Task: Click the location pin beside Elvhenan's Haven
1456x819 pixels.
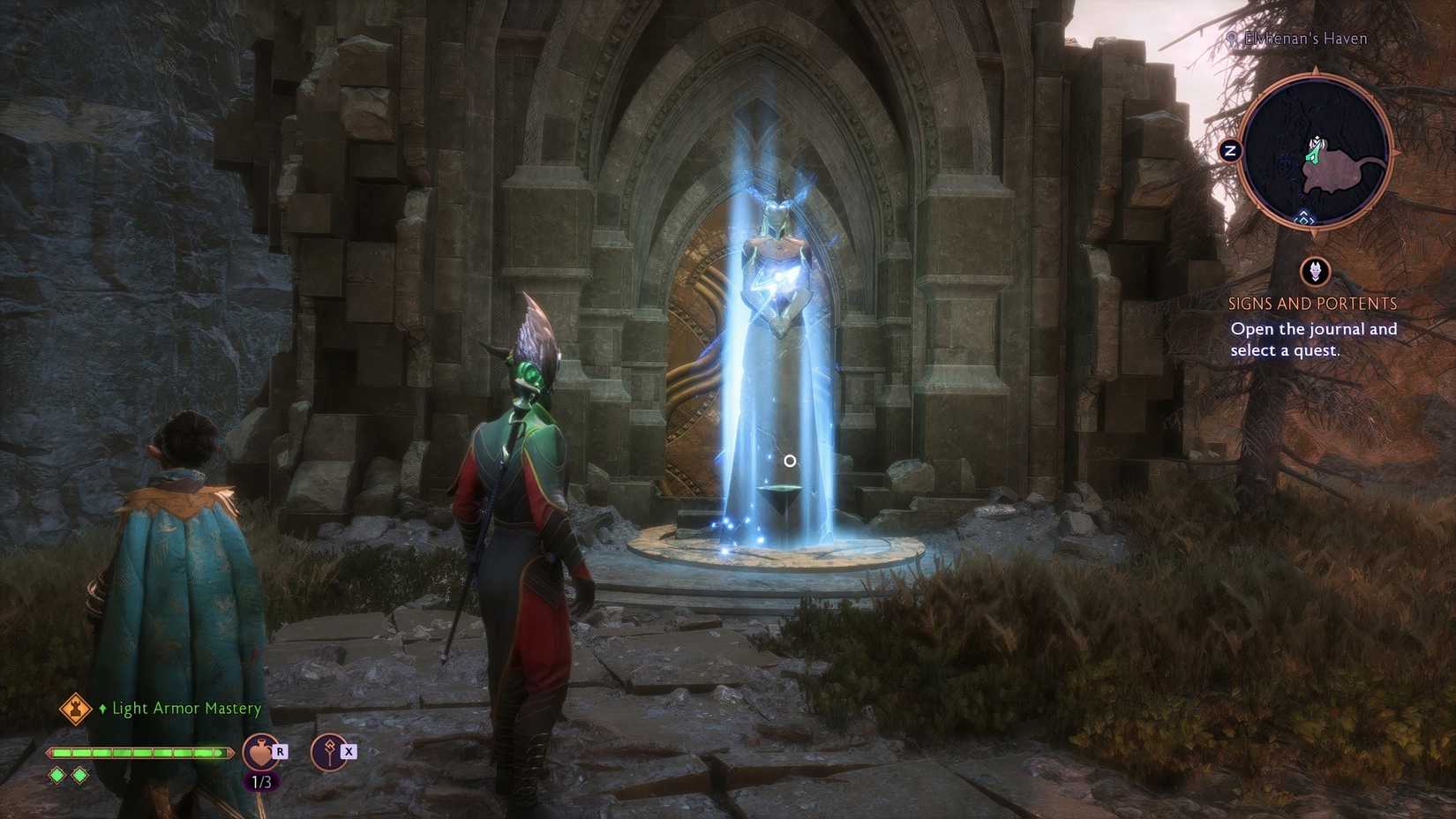Action: point(1229,39)
